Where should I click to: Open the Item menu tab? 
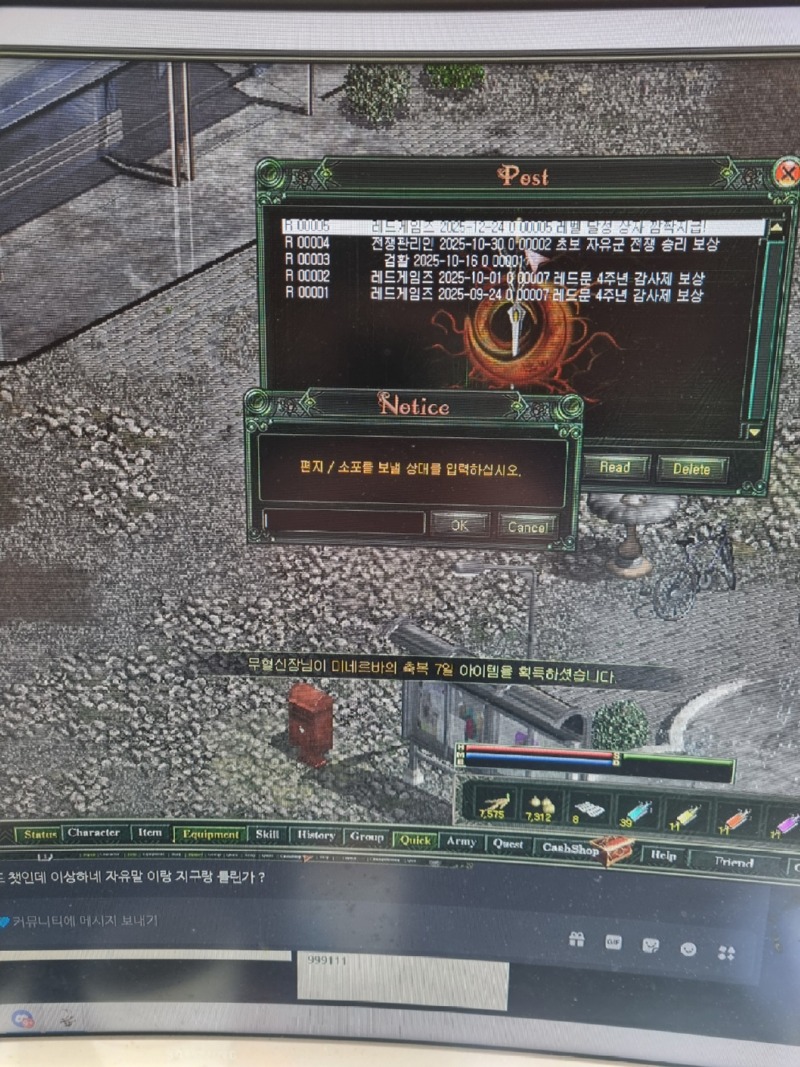(150, 833)
